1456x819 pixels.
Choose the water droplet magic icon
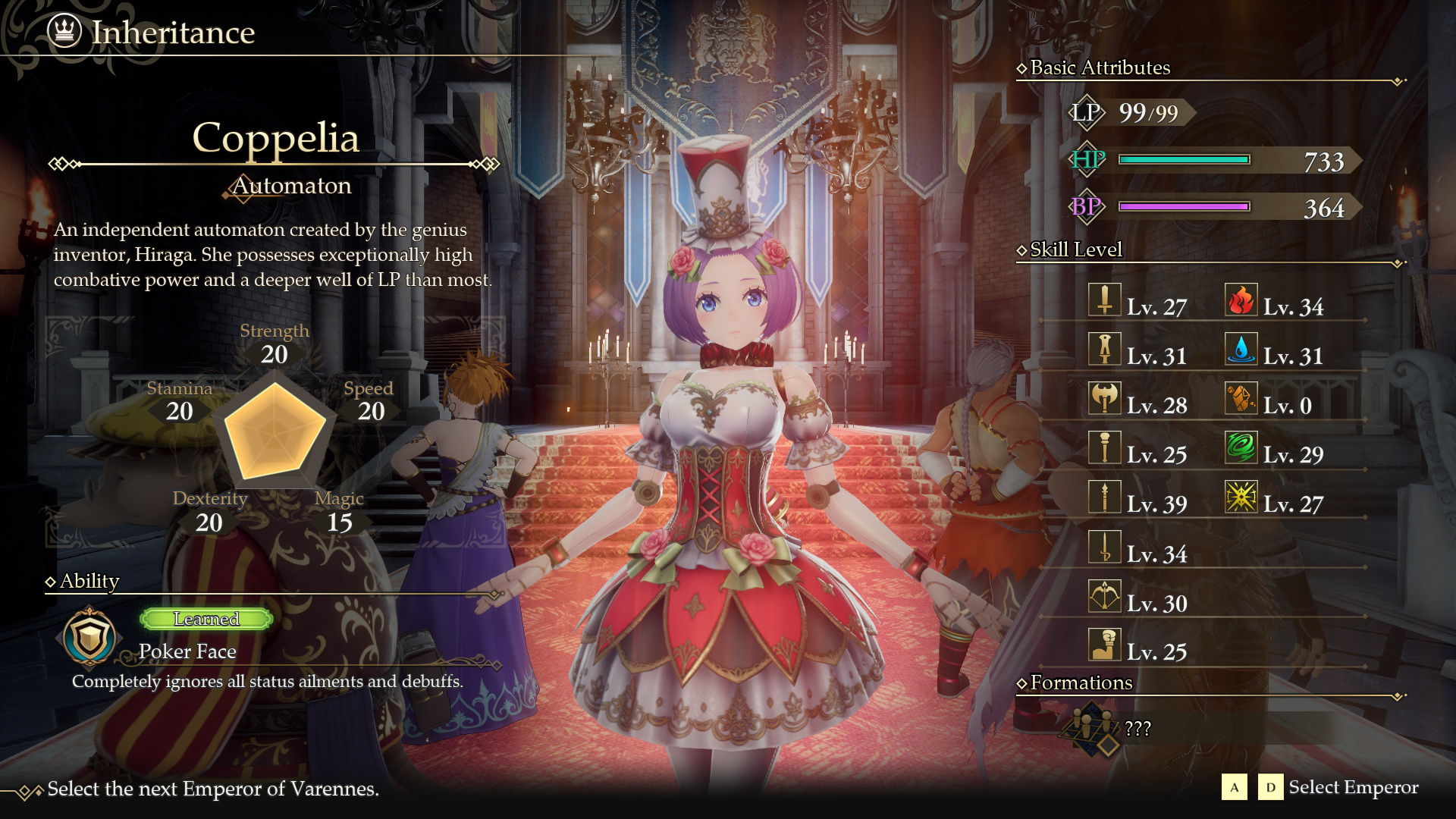pyautogui.click(x=1241, y=350)
